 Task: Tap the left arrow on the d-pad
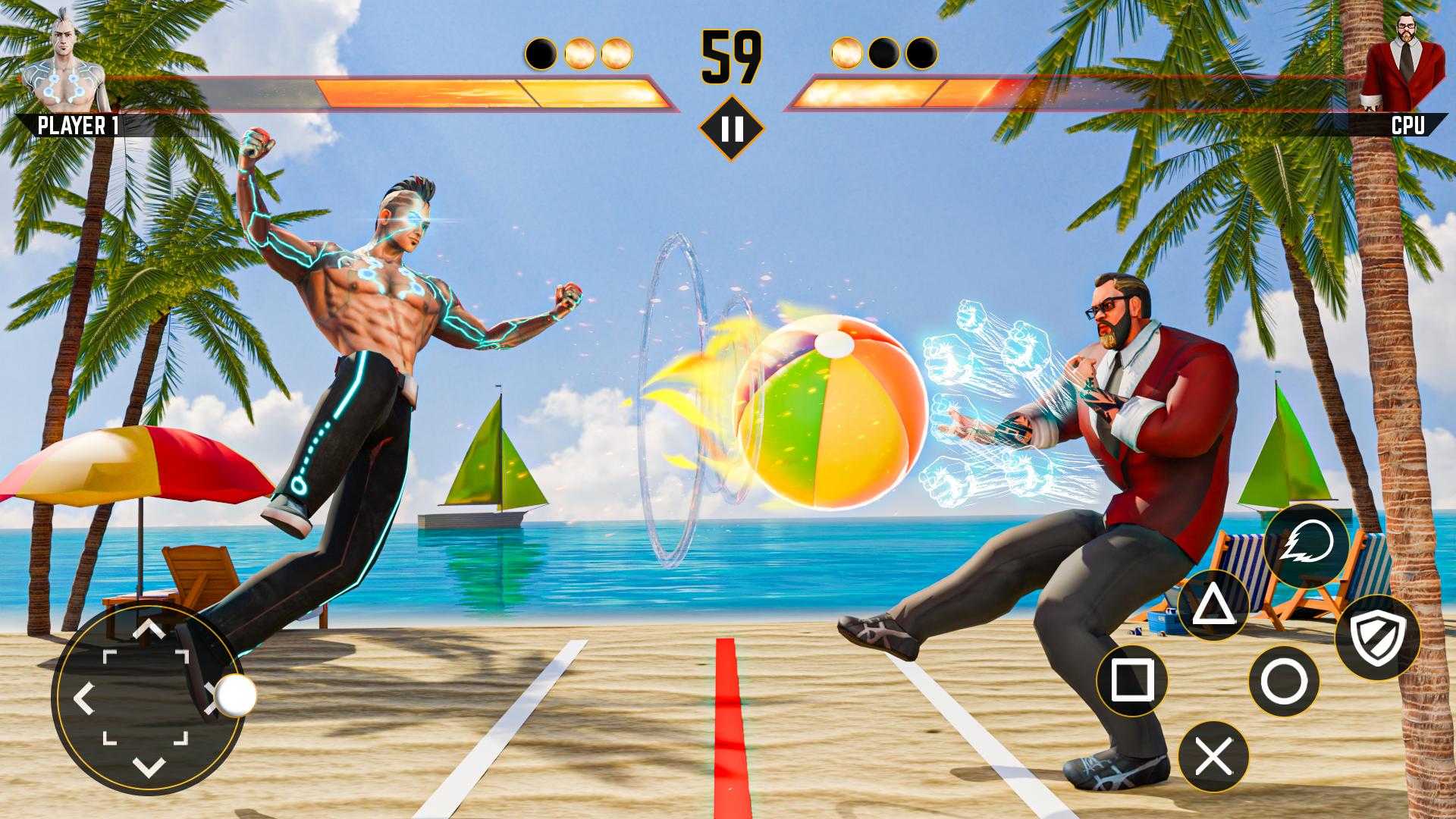pos(83,698)
